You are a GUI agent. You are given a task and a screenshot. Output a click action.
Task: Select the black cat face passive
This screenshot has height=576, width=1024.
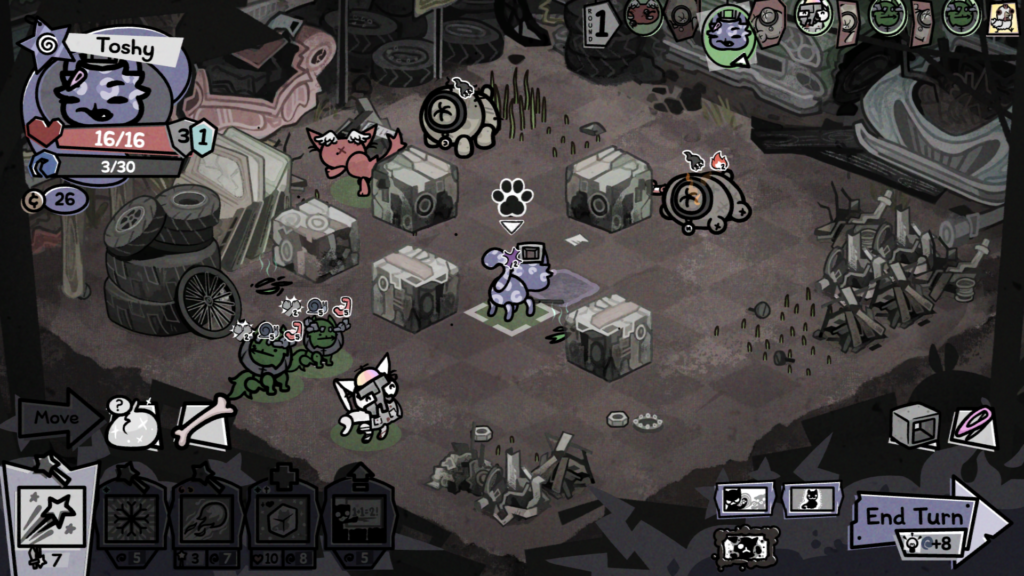click(743, 499)
